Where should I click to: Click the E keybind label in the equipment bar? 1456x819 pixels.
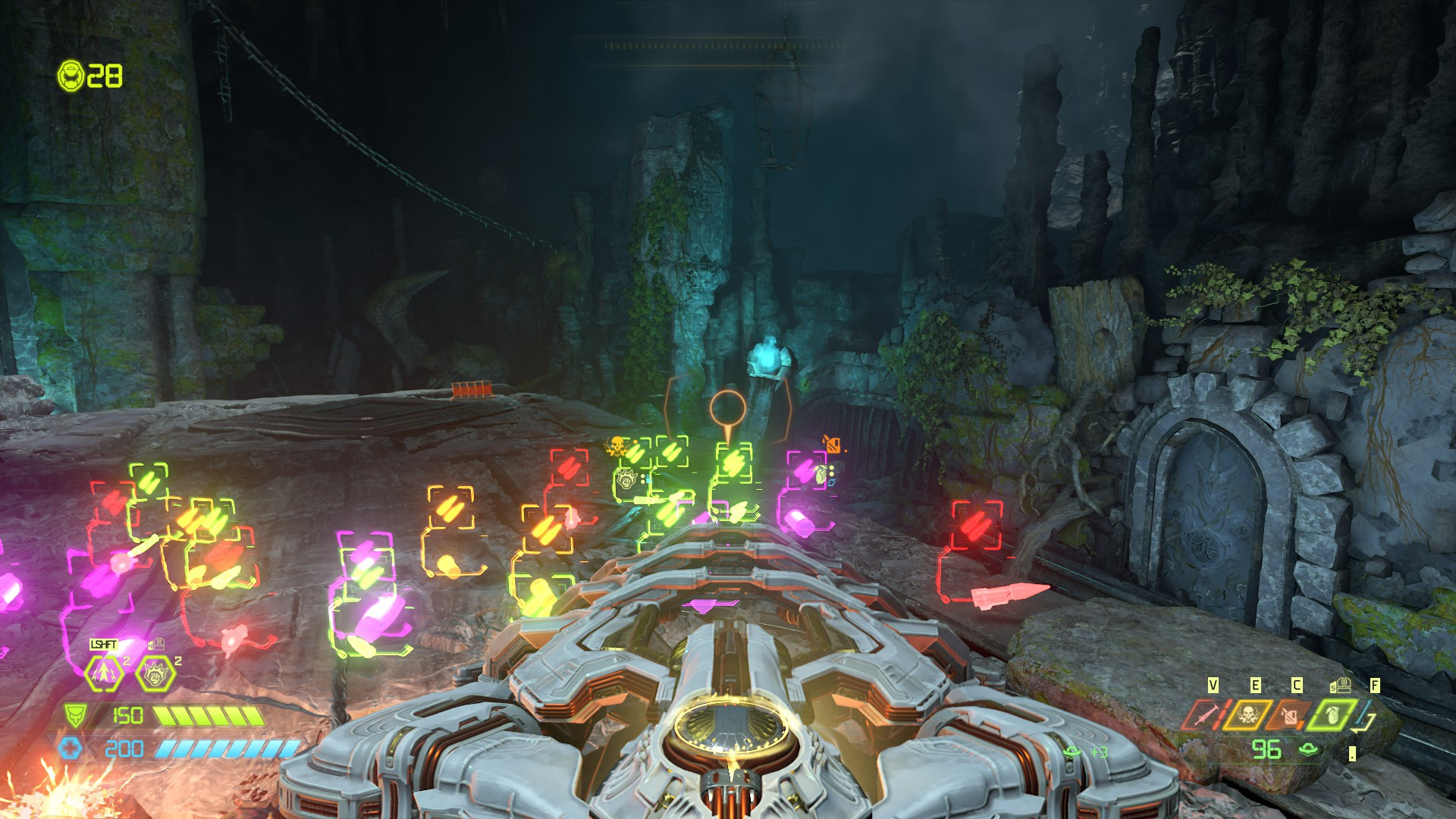(x=1257, y=685)
